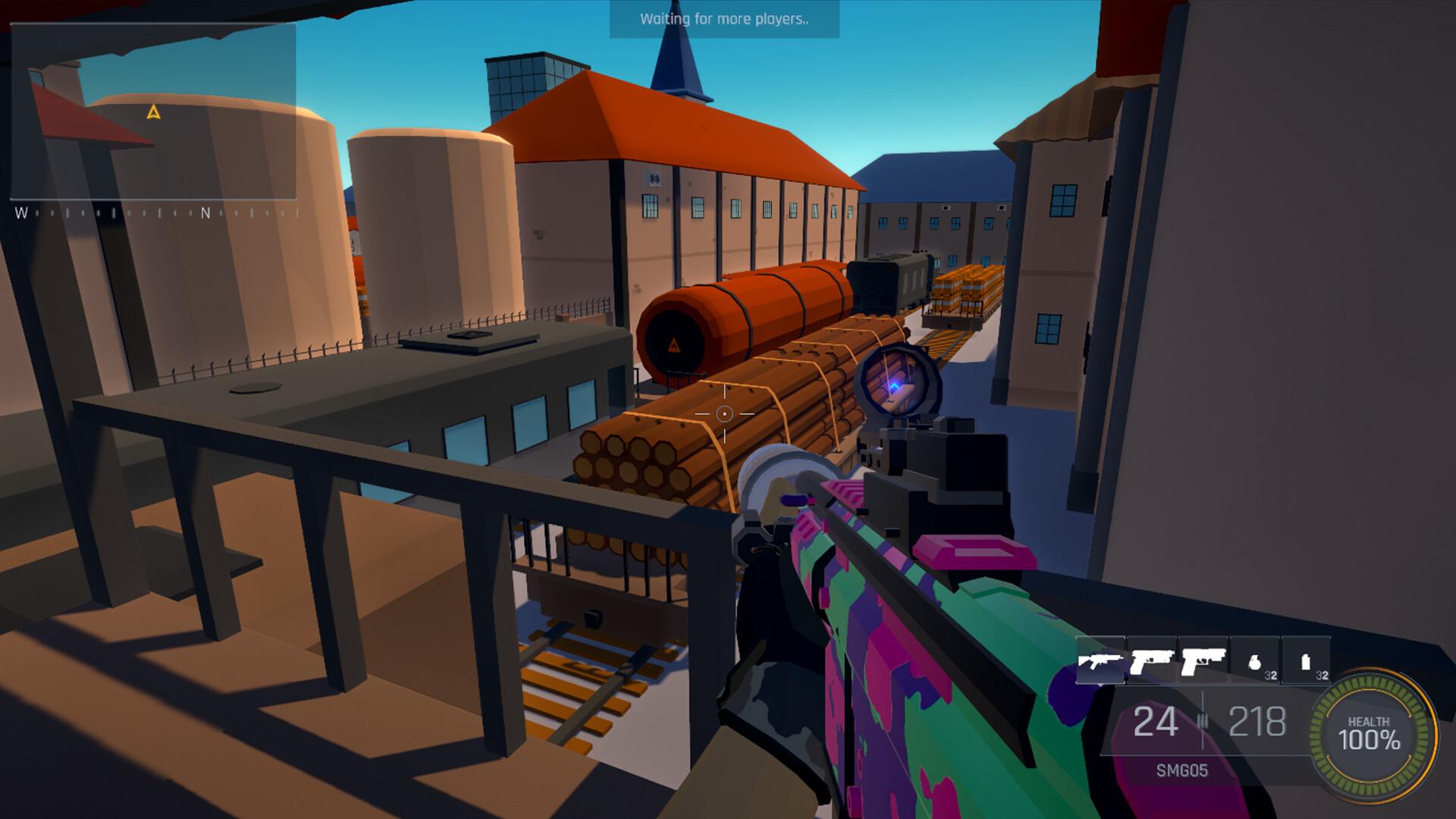
Task: Click the W marker on the compass strip
Action: (21, 213)
